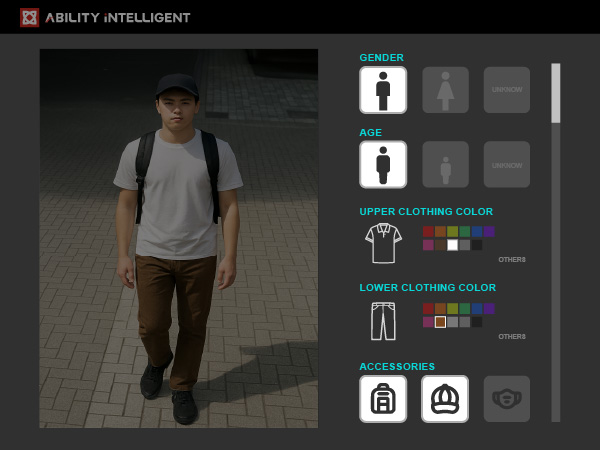Image resolution: width=600 pixels, height=450 pixels.
Task: Set gender to Unknown
Action: [x=507, y=90]
